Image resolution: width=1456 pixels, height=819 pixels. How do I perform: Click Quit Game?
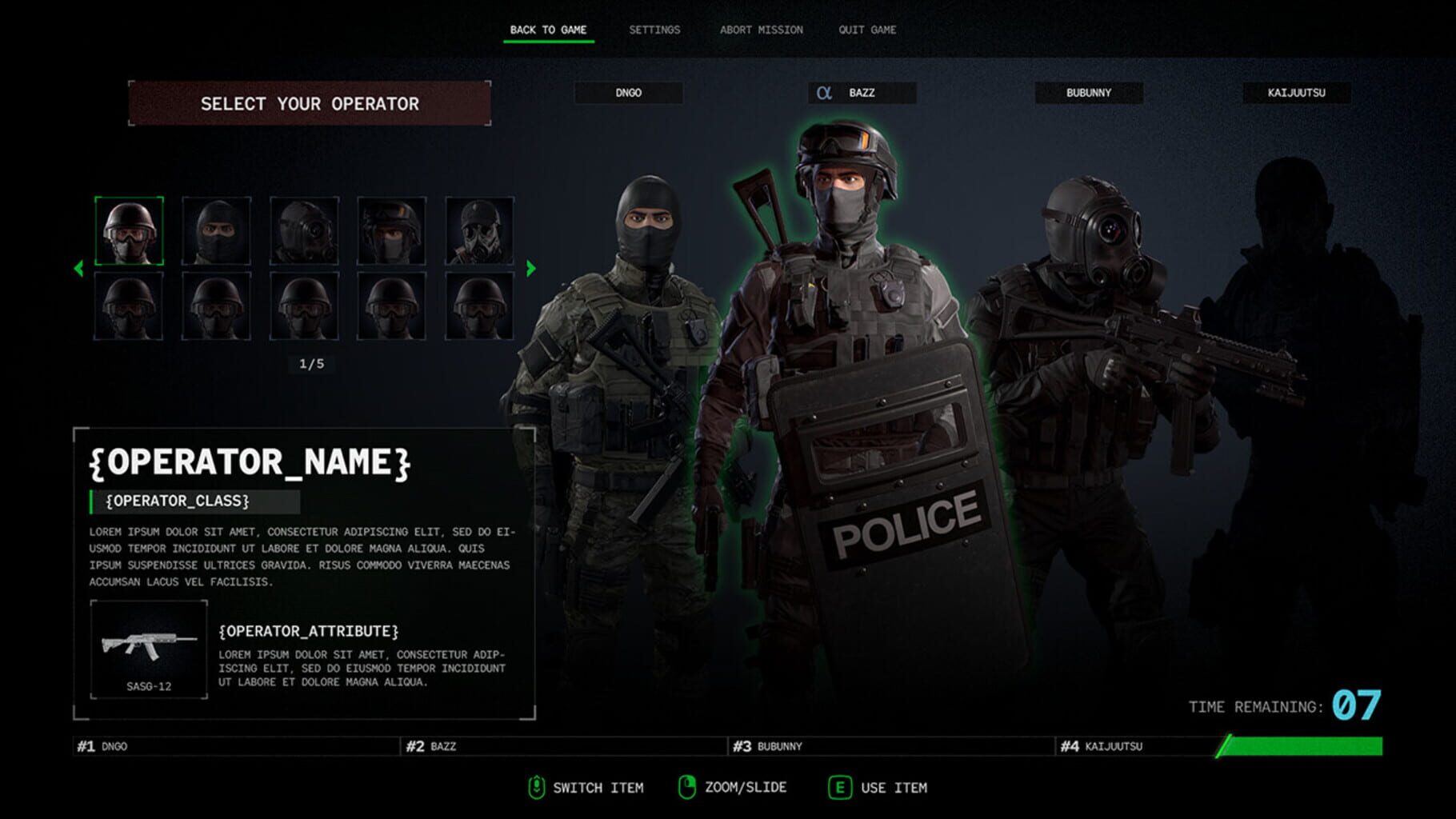tap(866, 30)
